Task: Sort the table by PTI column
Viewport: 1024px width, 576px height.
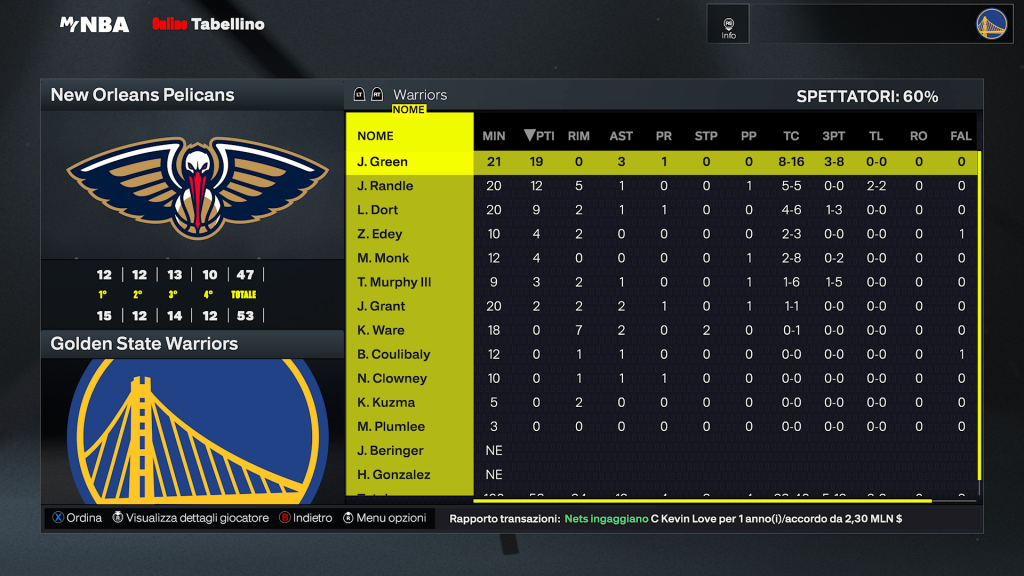Action: click(540, 136)
